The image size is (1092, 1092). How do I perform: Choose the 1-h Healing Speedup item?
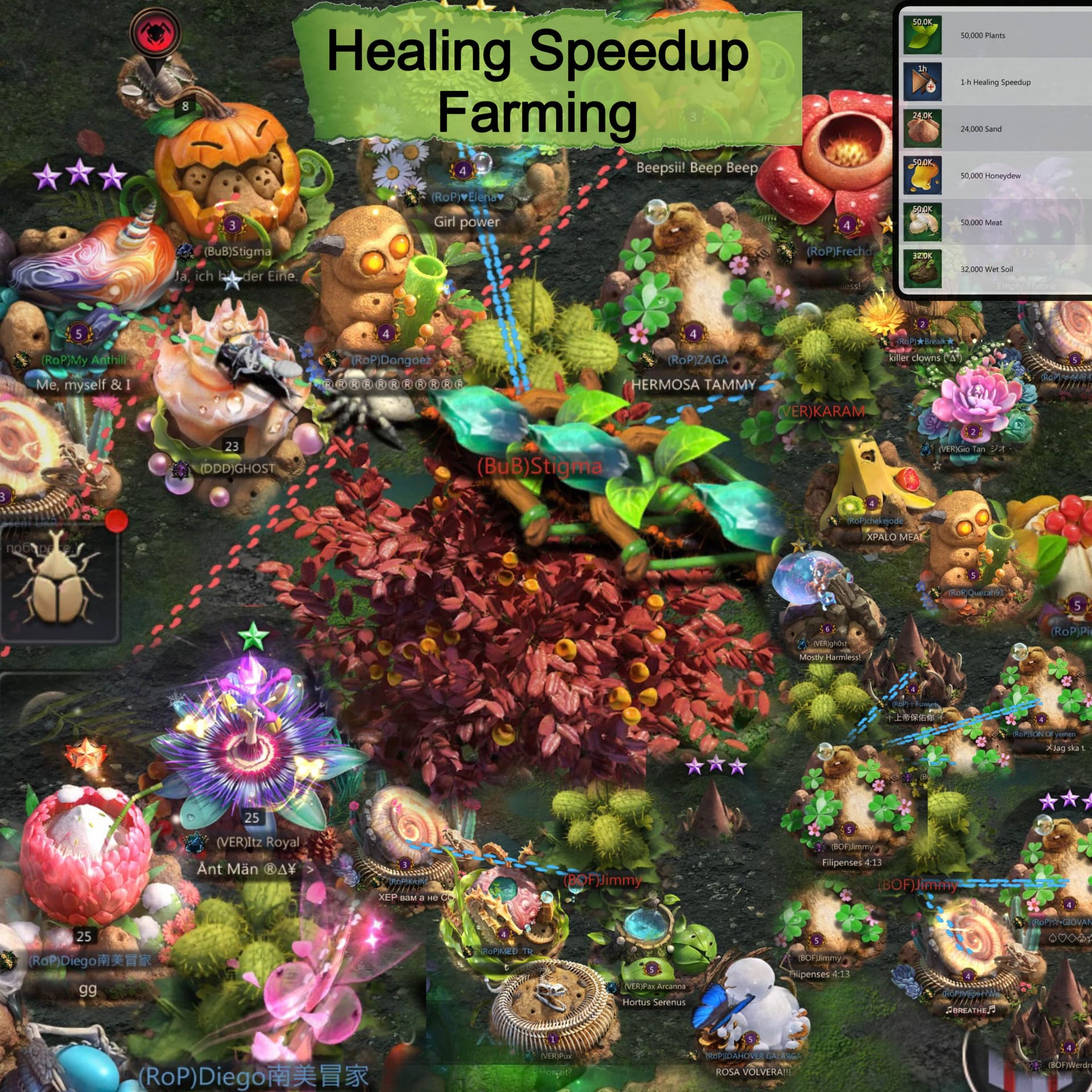[x=995, y=82]
